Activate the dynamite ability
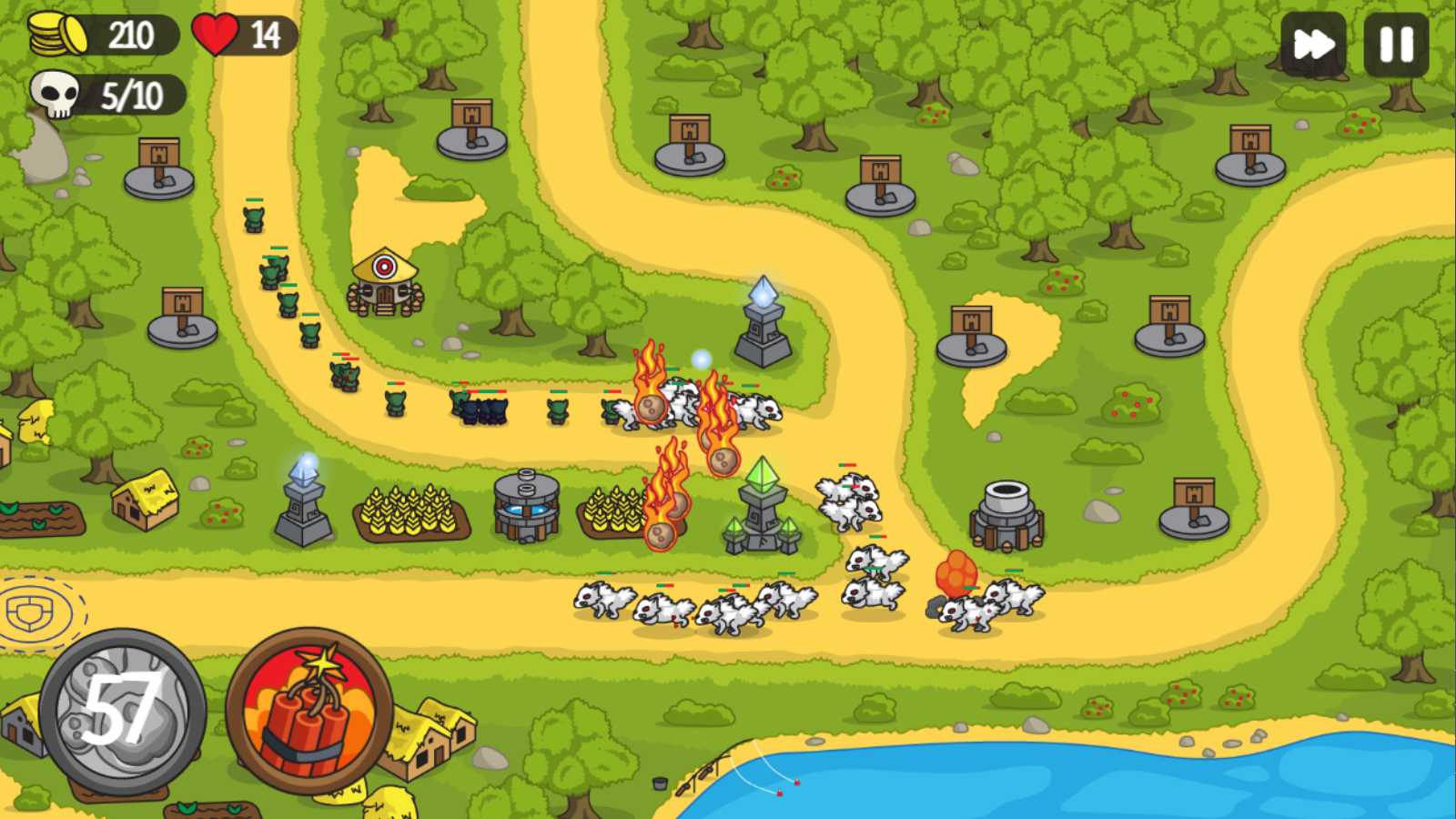1456x819 pixels. [x=309, y=711]
